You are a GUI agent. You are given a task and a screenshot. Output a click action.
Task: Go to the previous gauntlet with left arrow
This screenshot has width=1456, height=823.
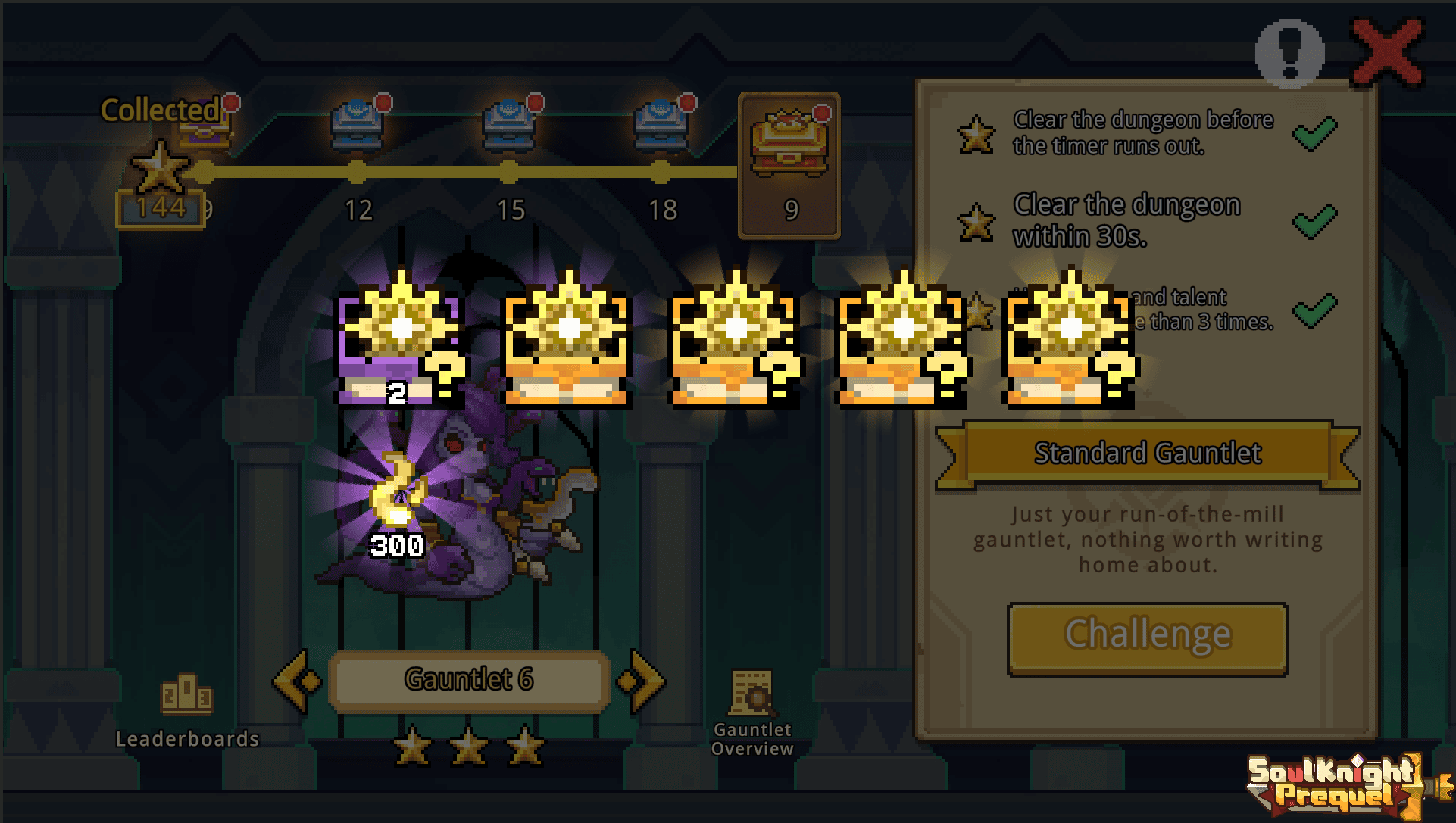296,681
